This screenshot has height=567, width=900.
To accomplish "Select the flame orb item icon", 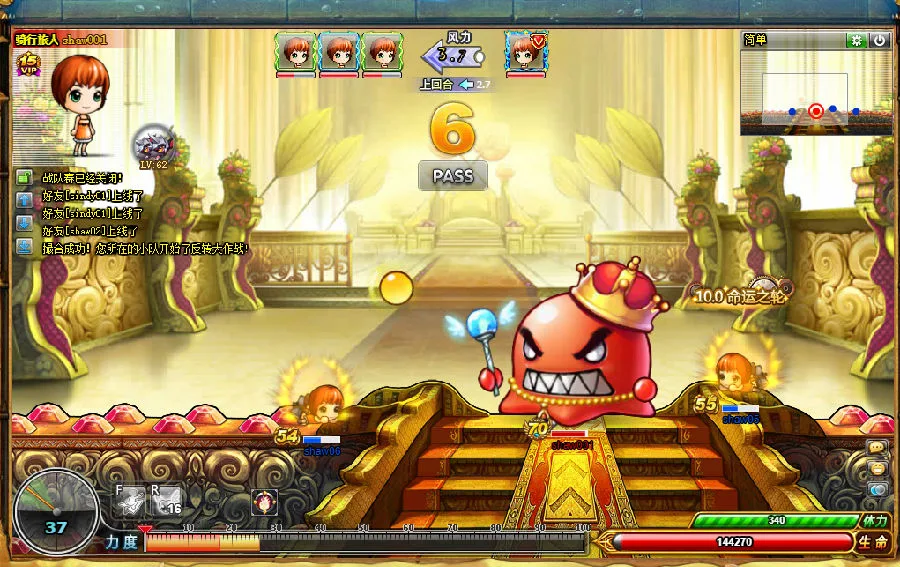I will [x=265, y=501].
